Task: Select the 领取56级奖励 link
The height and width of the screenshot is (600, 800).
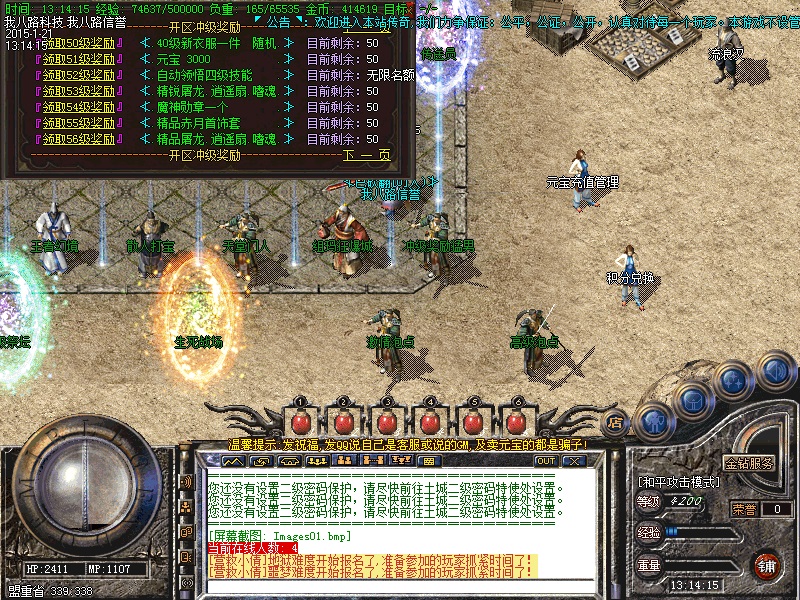Action: (x=78, y=139)
